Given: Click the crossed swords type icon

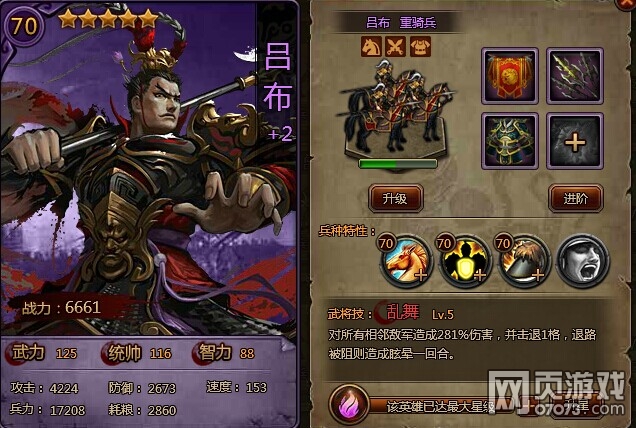Looking at the screenshot, I should coord(395,46).
